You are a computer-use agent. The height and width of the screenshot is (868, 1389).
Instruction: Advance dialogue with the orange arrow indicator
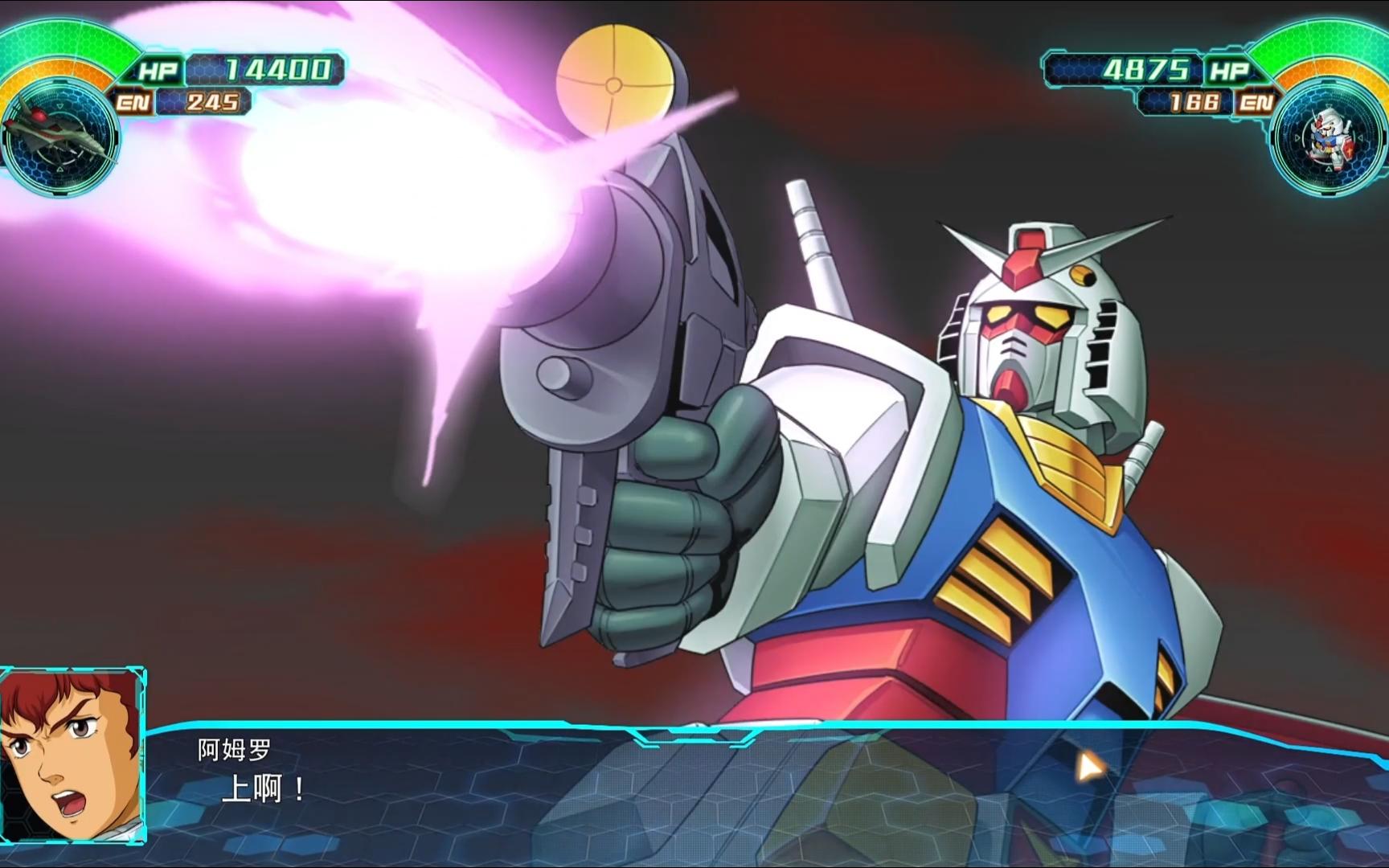tap(1088, 767)
